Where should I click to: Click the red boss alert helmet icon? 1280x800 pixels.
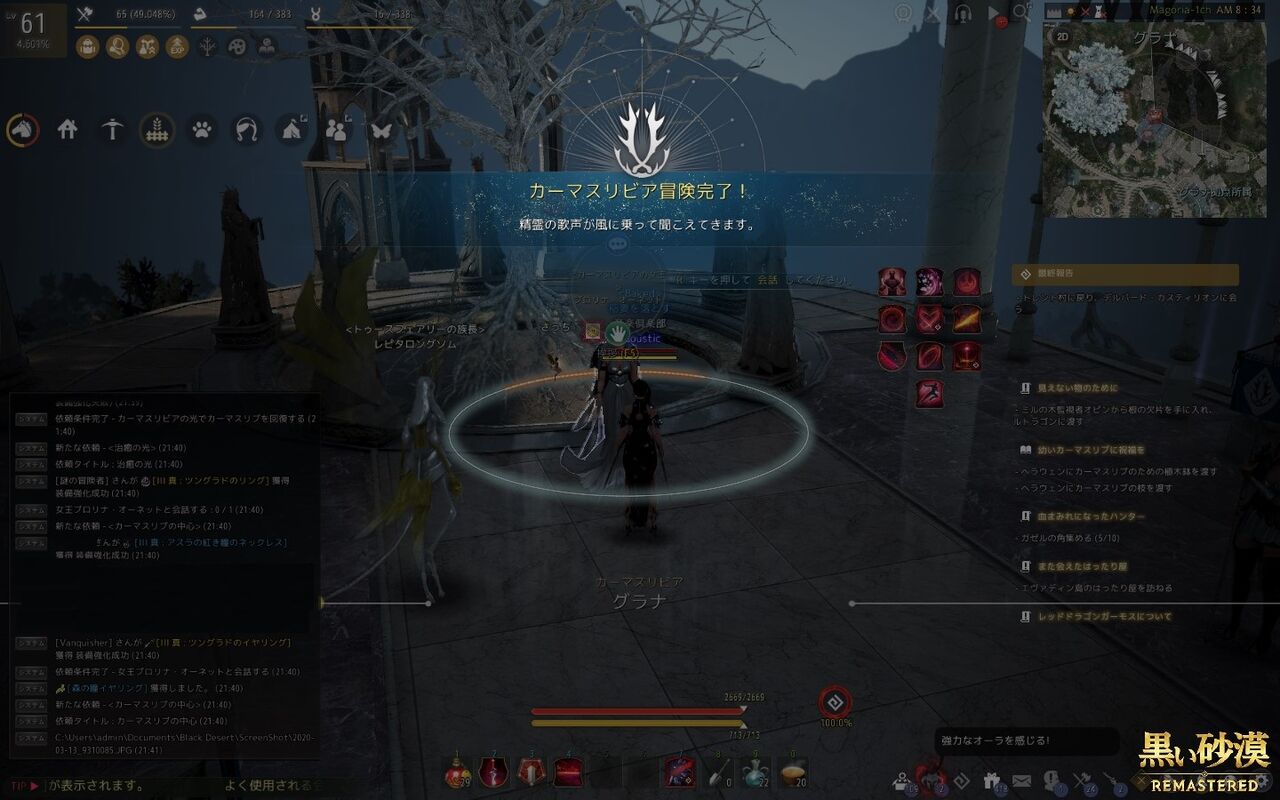[x=932, y=779]
